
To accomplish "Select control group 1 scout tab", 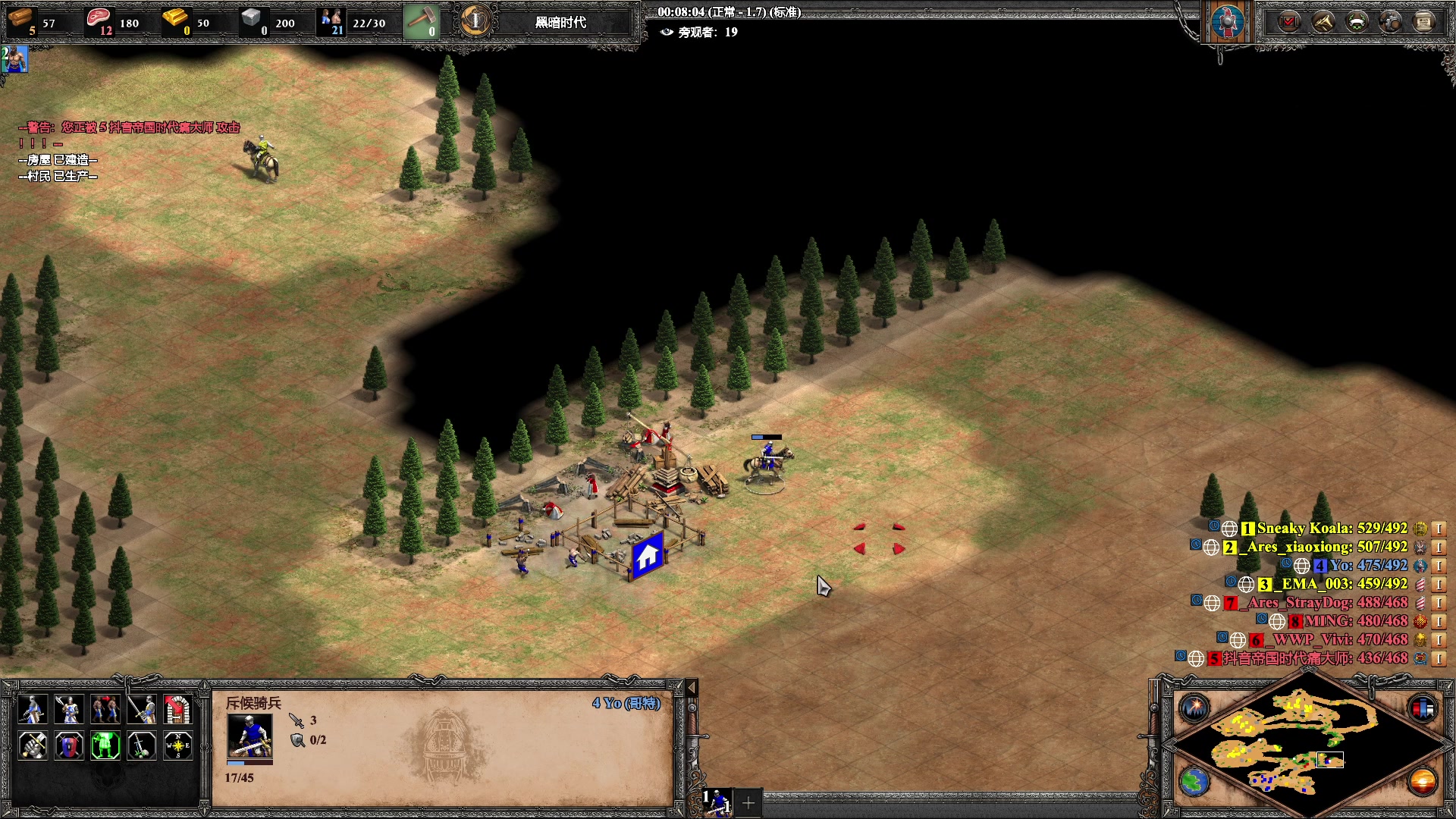I will point(717,802).
